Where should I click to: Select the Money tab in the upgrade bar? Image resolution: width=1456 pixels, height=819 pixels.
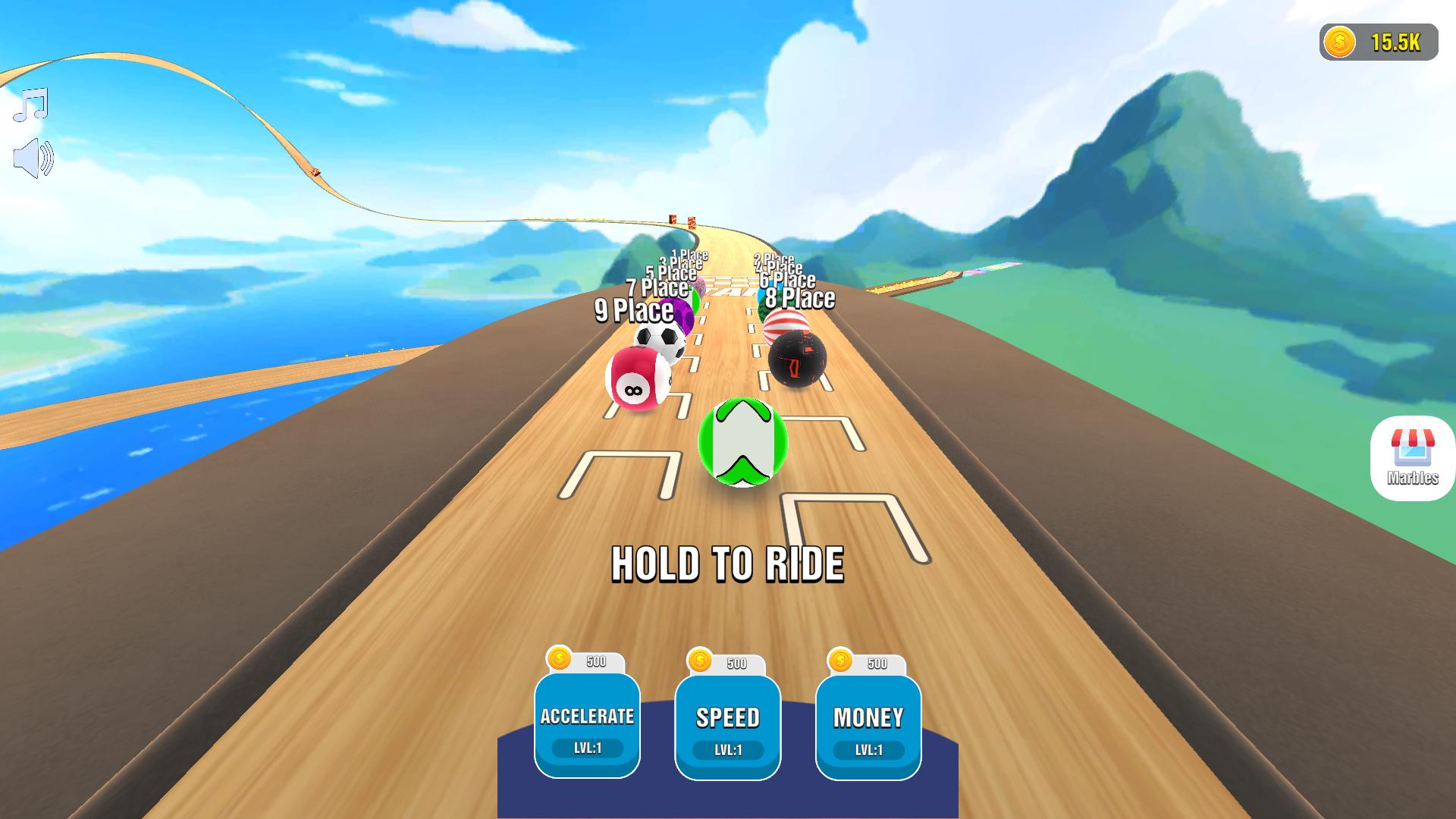[x=869, y=717]
